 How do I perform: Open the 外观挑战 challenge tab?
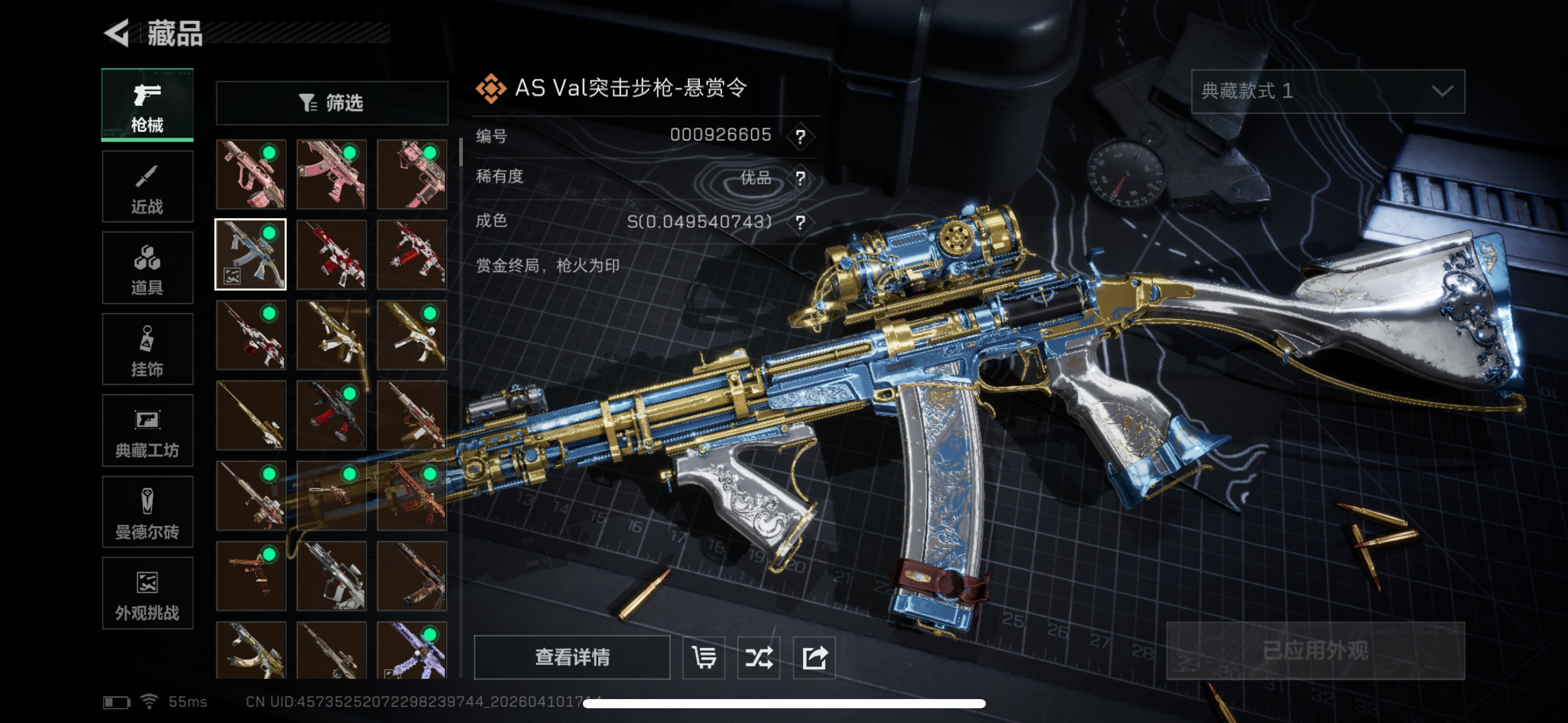tap(147, 593)
